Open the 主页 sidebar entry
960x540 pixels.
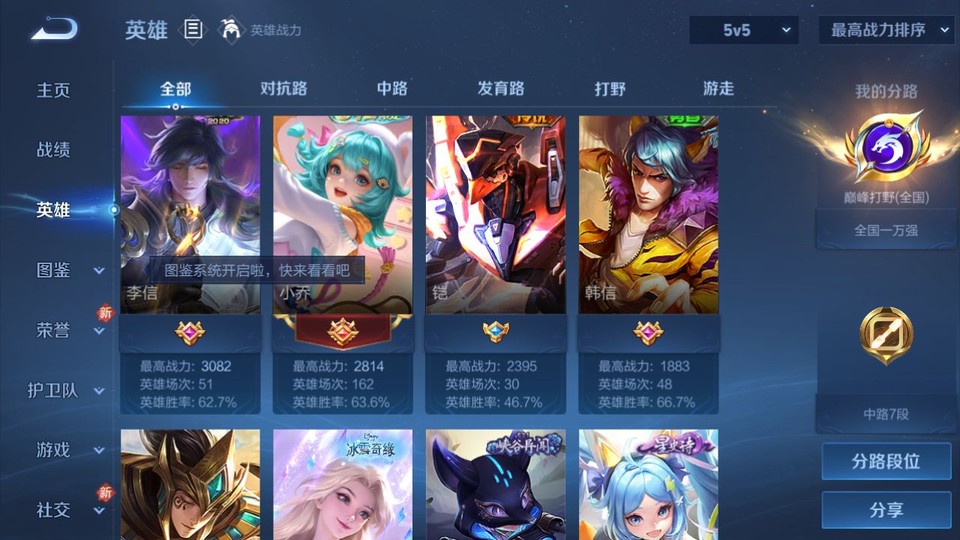point(54,90)
